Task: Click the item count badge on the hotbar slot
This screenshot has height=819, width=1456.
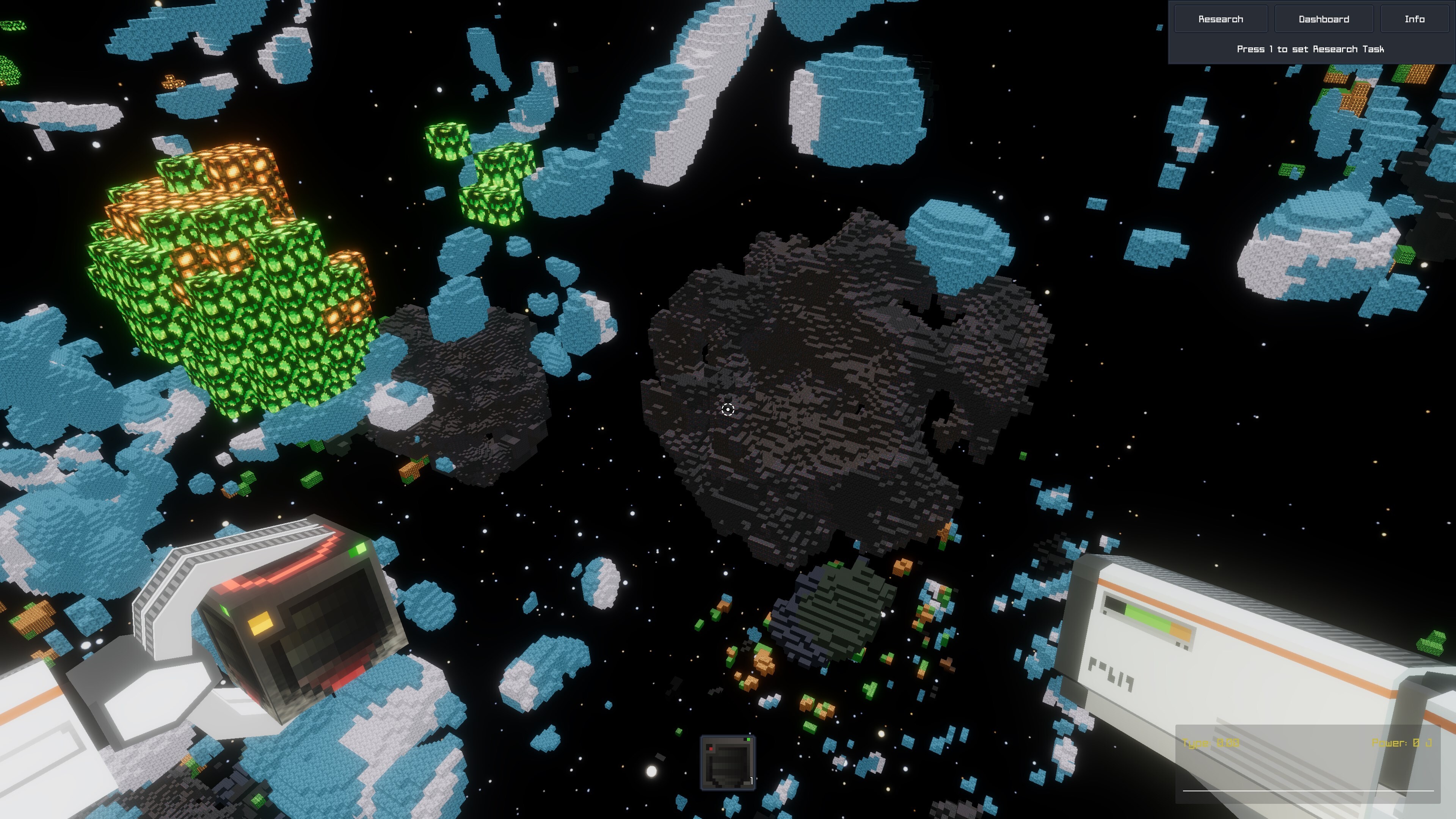Action: click(x=752, y=781)
